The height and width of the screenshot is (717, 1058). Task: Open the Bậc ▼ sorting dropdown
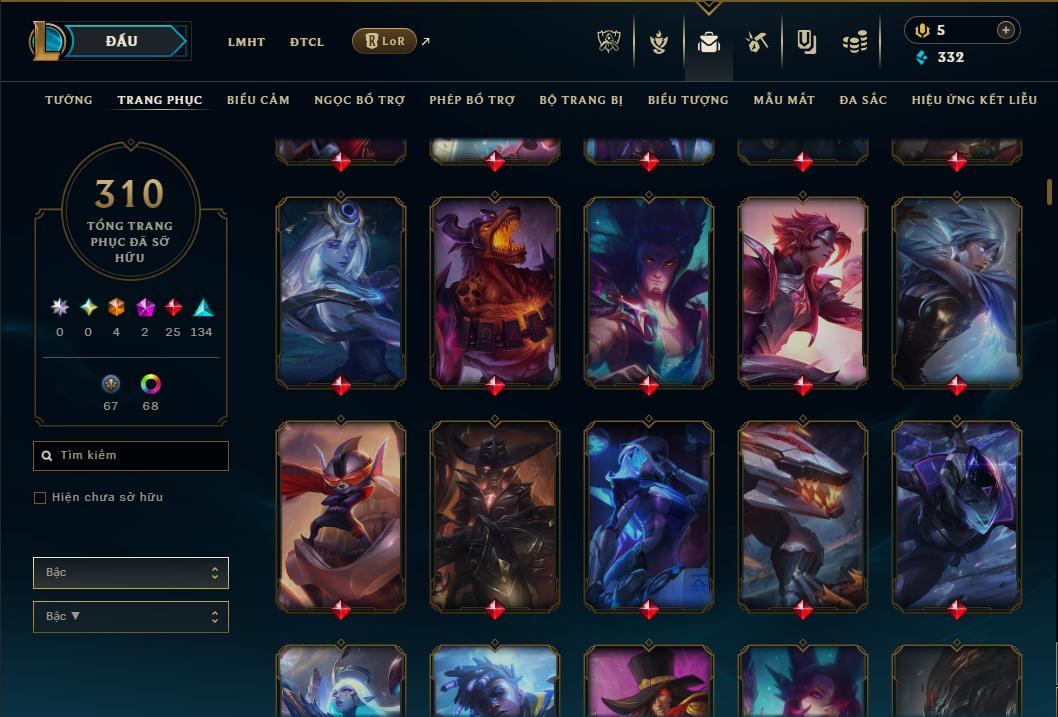click(131, 617)
